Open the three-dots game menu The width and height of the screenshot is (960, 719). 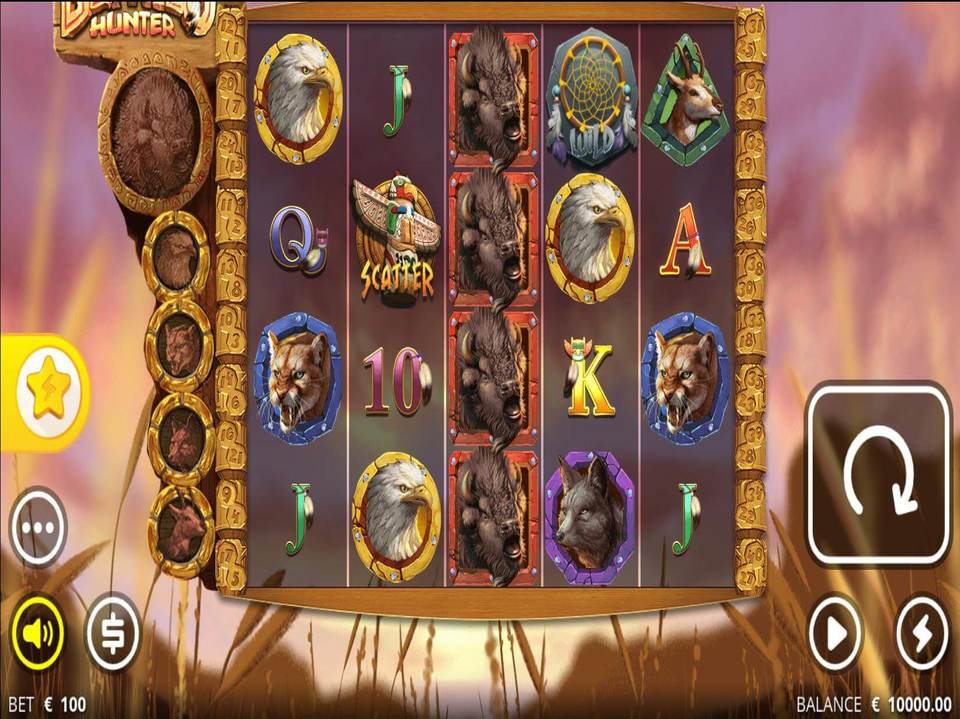pyautogui.click(x=39, y=526)
